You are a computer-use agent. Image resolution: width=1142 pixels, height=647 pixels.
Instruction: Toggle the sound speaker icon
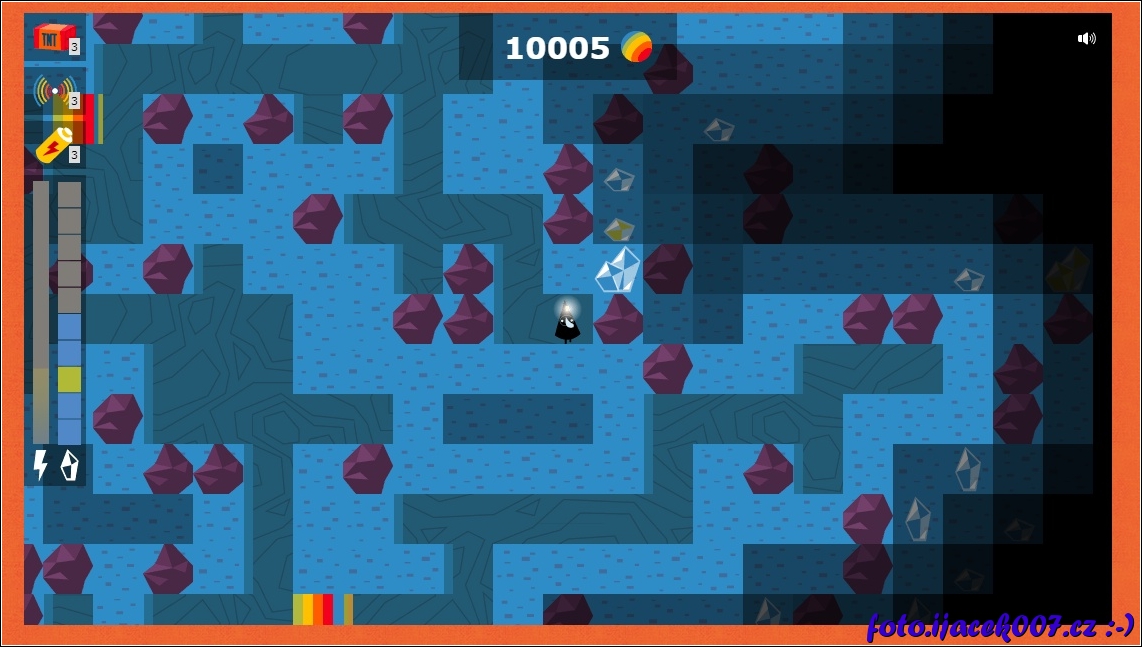(1086, 39)
